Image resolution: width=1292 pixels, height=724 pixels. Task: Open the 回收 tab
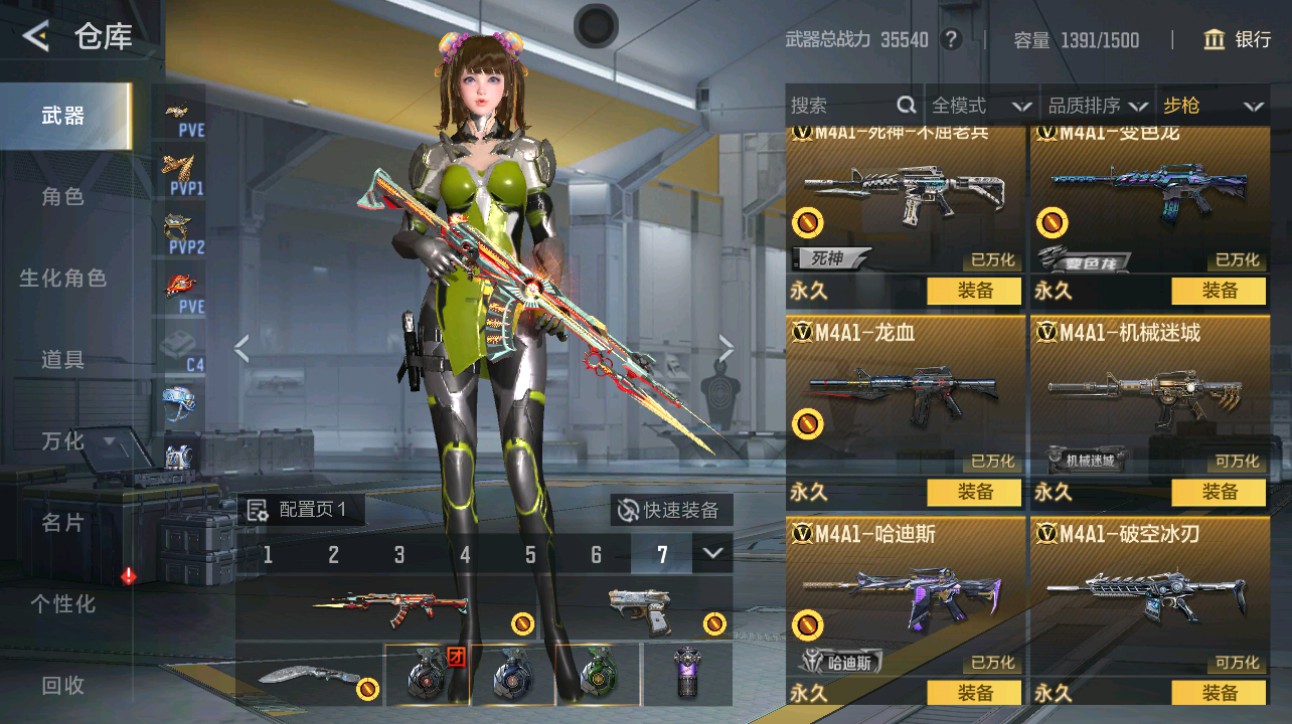(63, 686)
